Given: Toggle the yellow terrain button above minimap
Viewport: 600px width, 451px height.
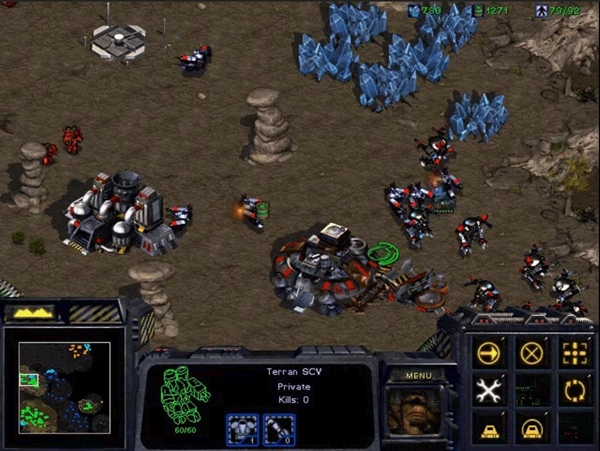Looking at the screenshot, I should coord(30,313).
